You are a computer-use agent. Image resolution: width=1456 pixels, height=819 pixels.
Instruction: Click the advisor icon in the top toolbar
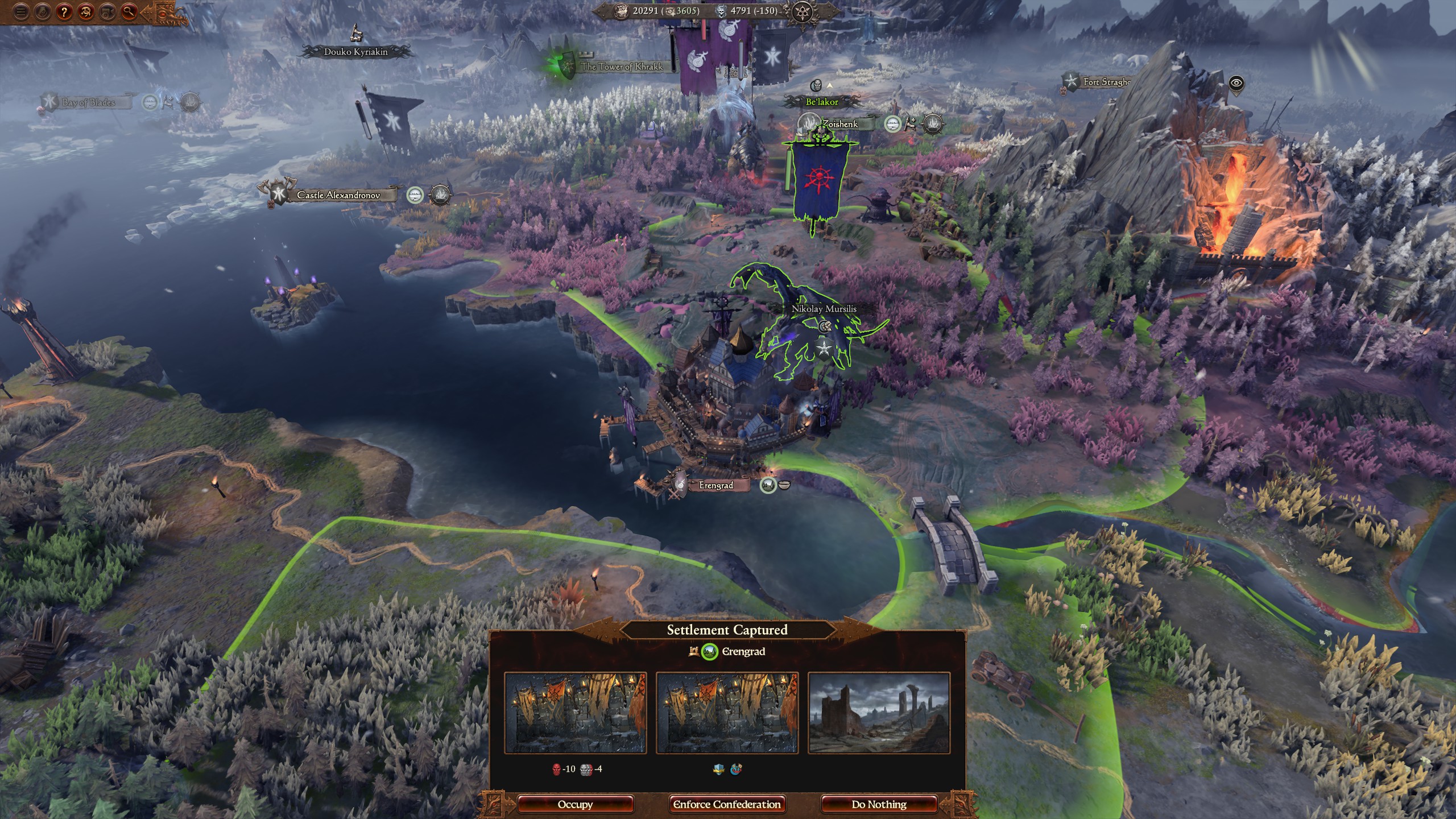(42, 12)
